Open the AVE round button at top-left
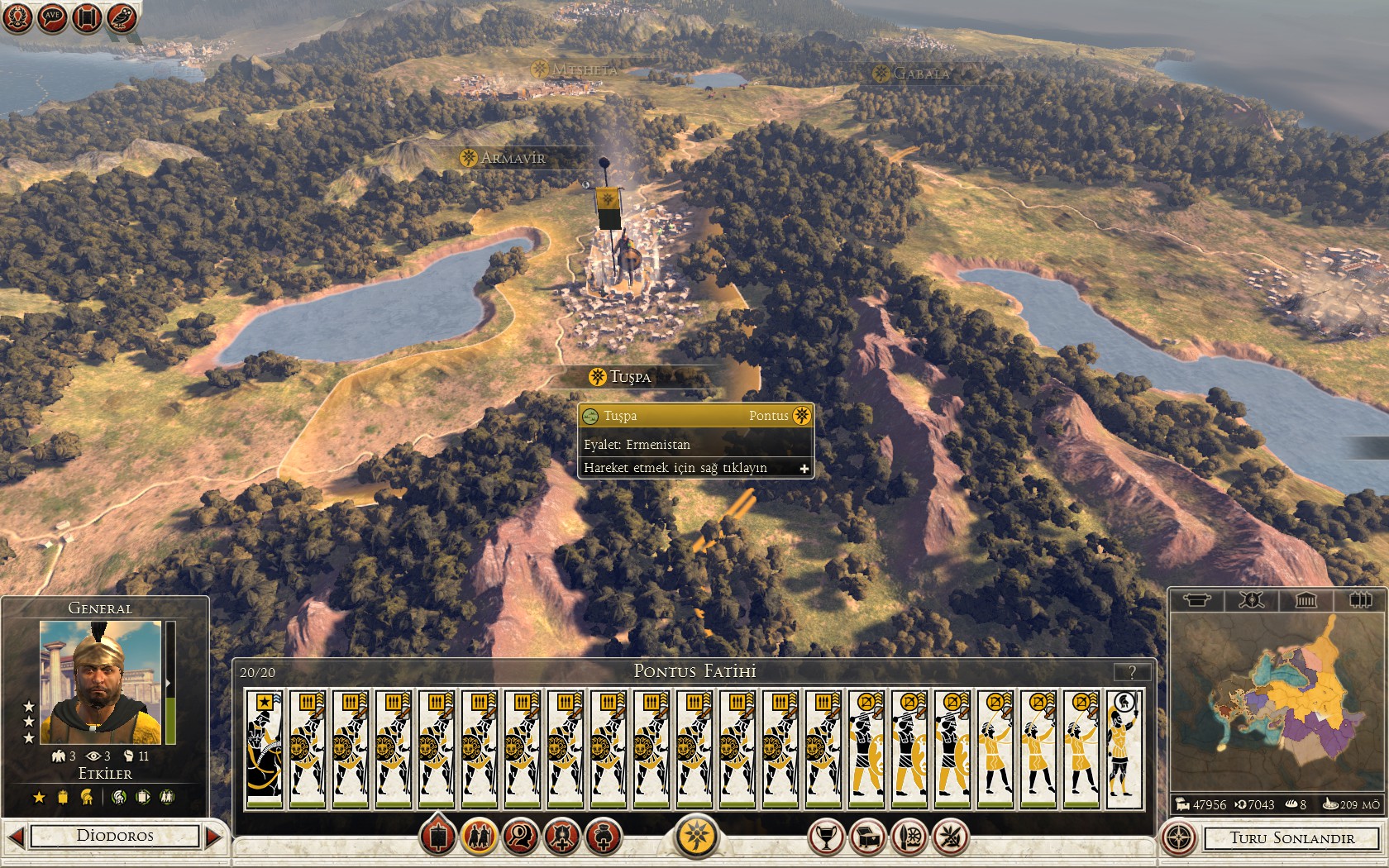Viewport: 1389px width, 868px height. [52, 17]
